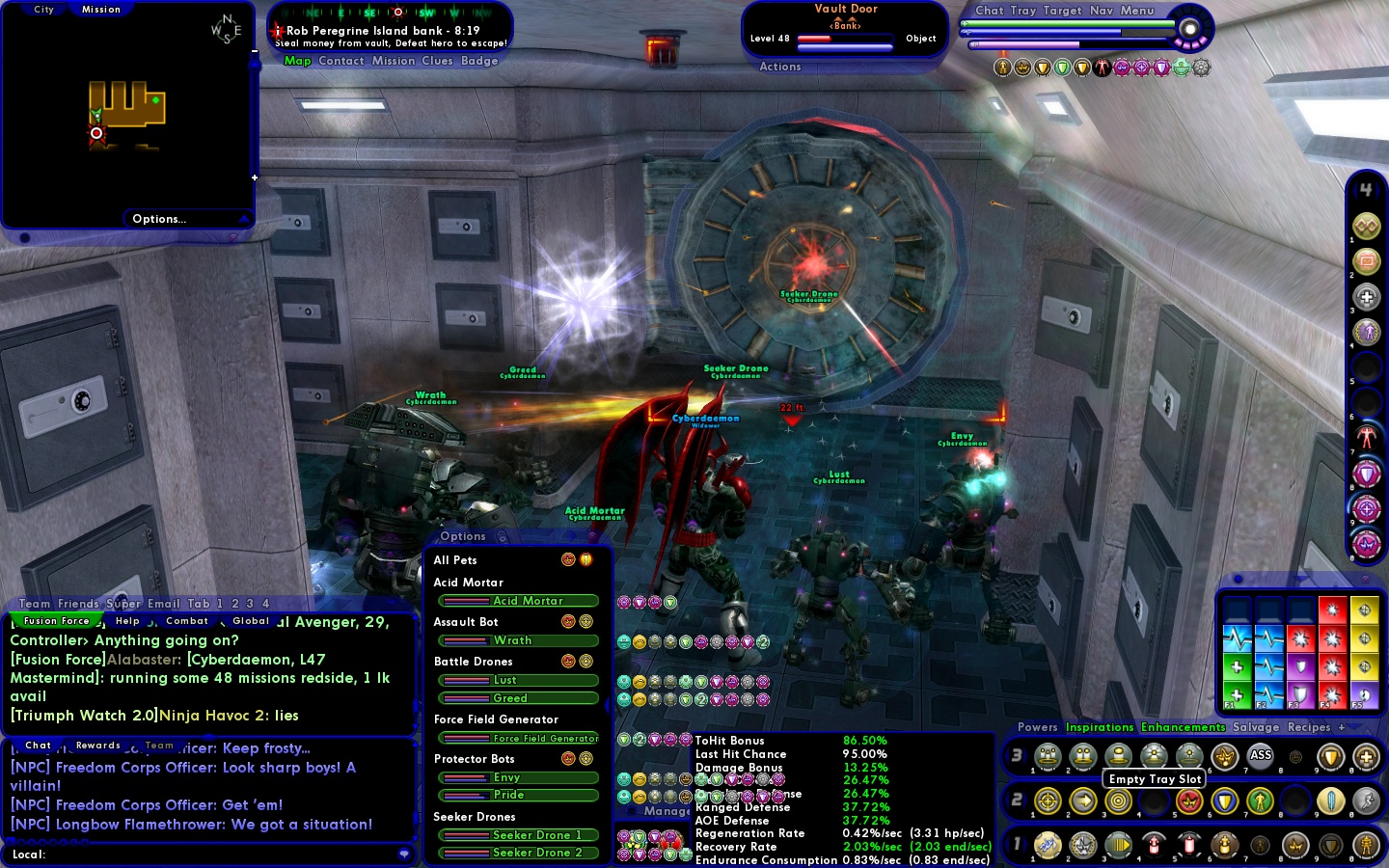Select the Wrath assault bot pet

click(519, 640)
